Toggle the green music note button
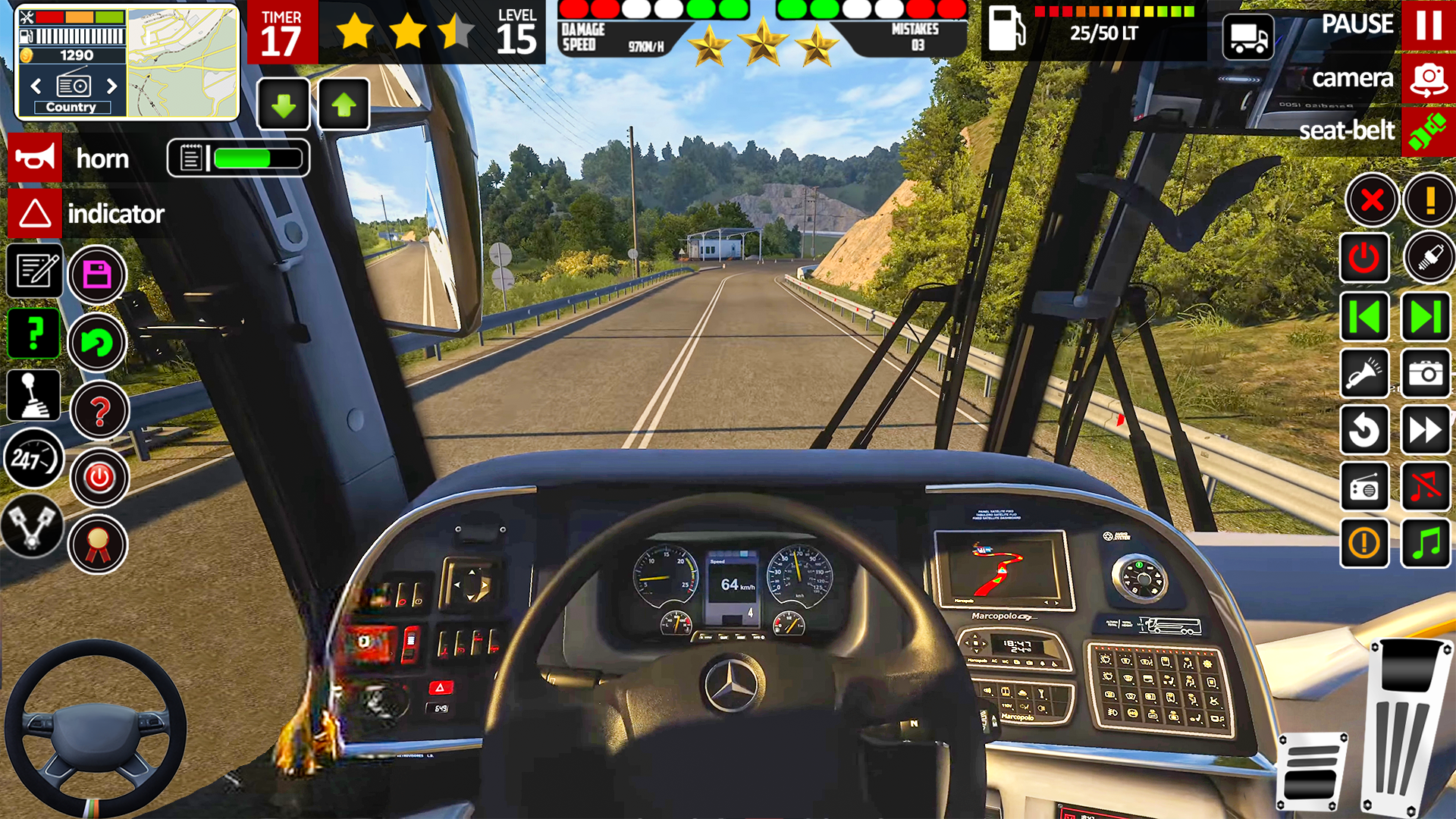The height and width of the screenshot is (819, 1456). [1426, 543]
